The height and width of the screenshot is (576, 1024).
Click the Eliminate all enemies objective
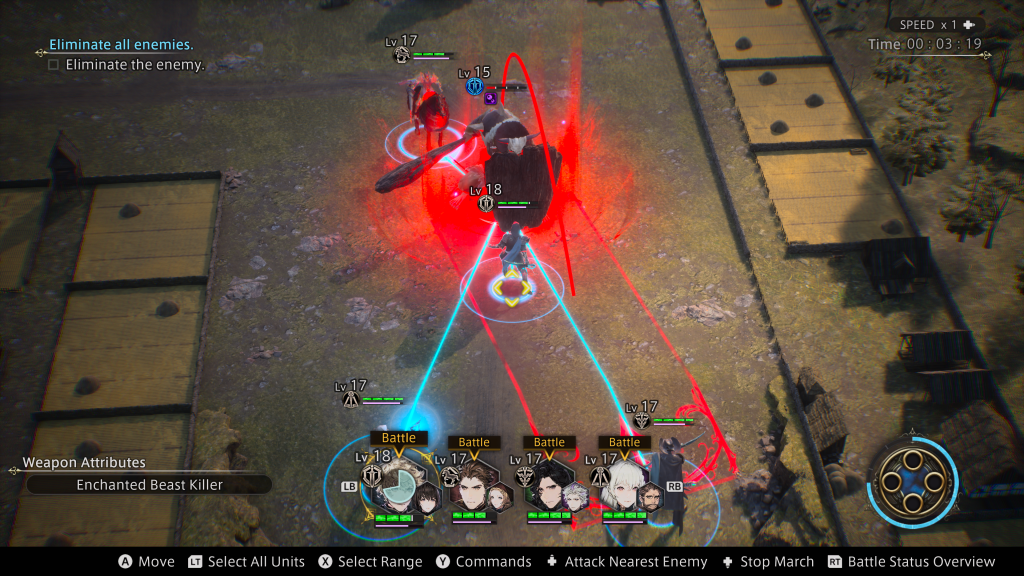121,45
